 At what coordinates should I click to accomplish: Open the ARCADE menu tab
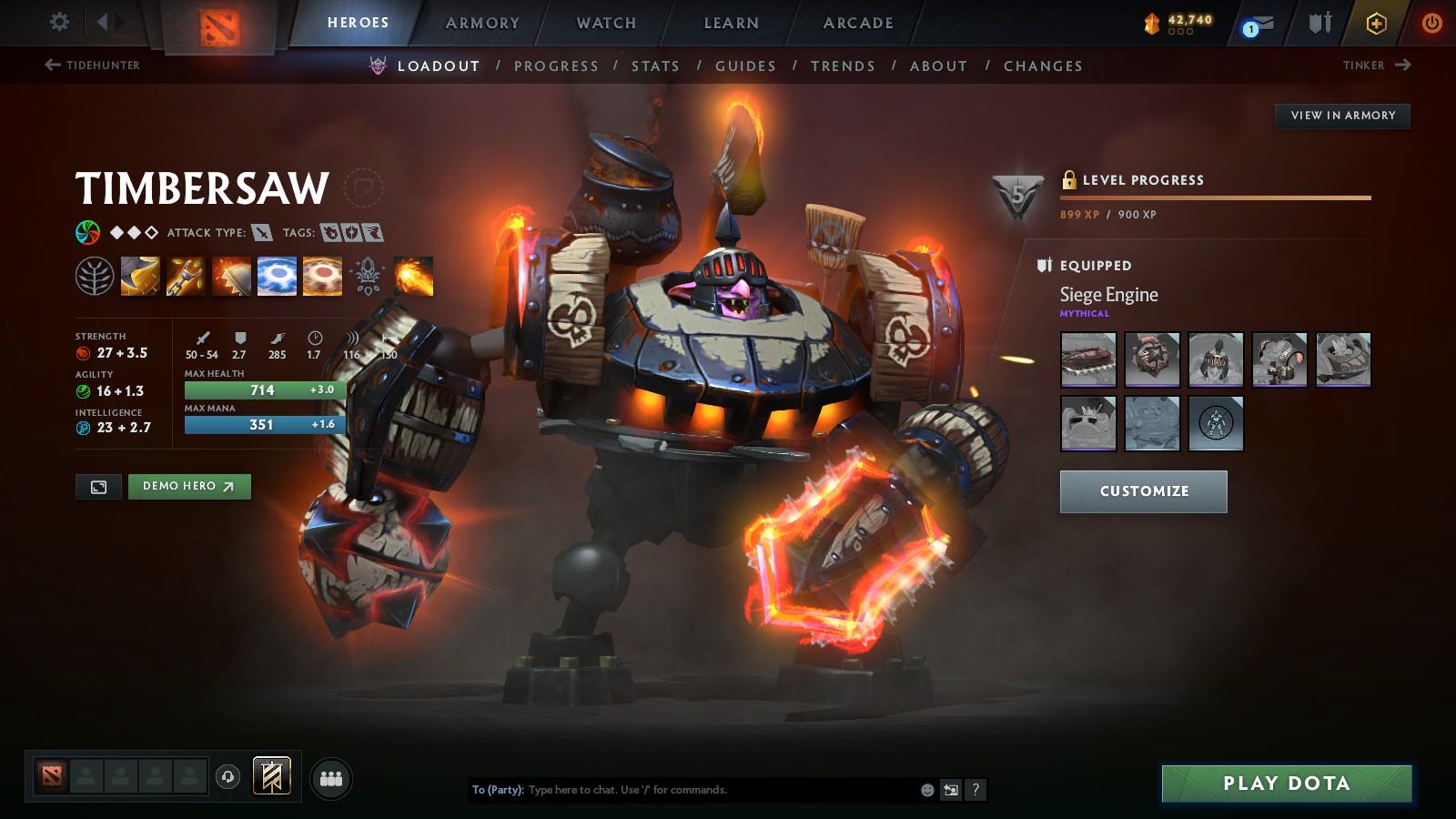coord(857,24)
